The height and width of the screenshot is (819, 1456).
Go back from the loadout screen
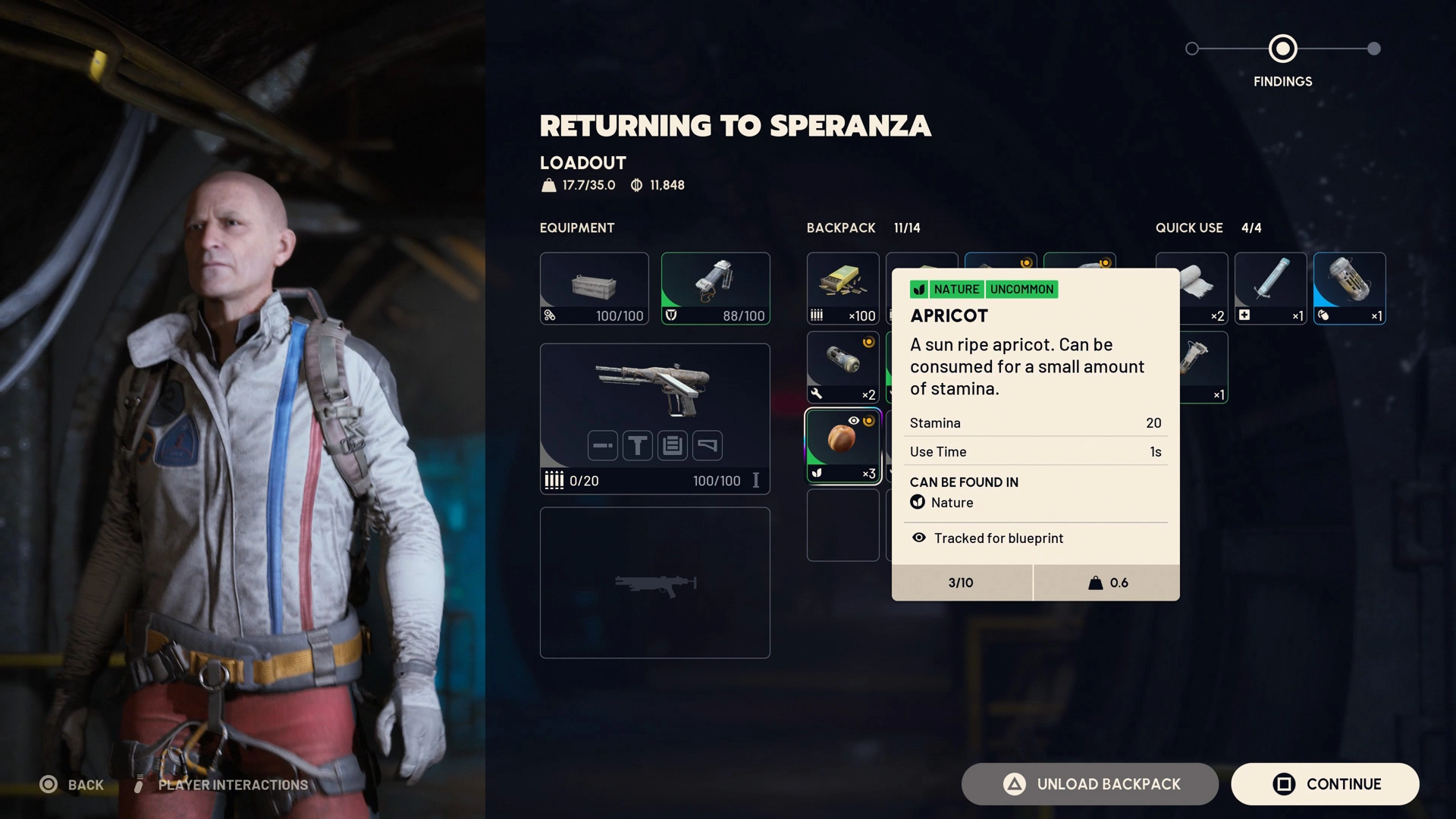pos(71,785)
